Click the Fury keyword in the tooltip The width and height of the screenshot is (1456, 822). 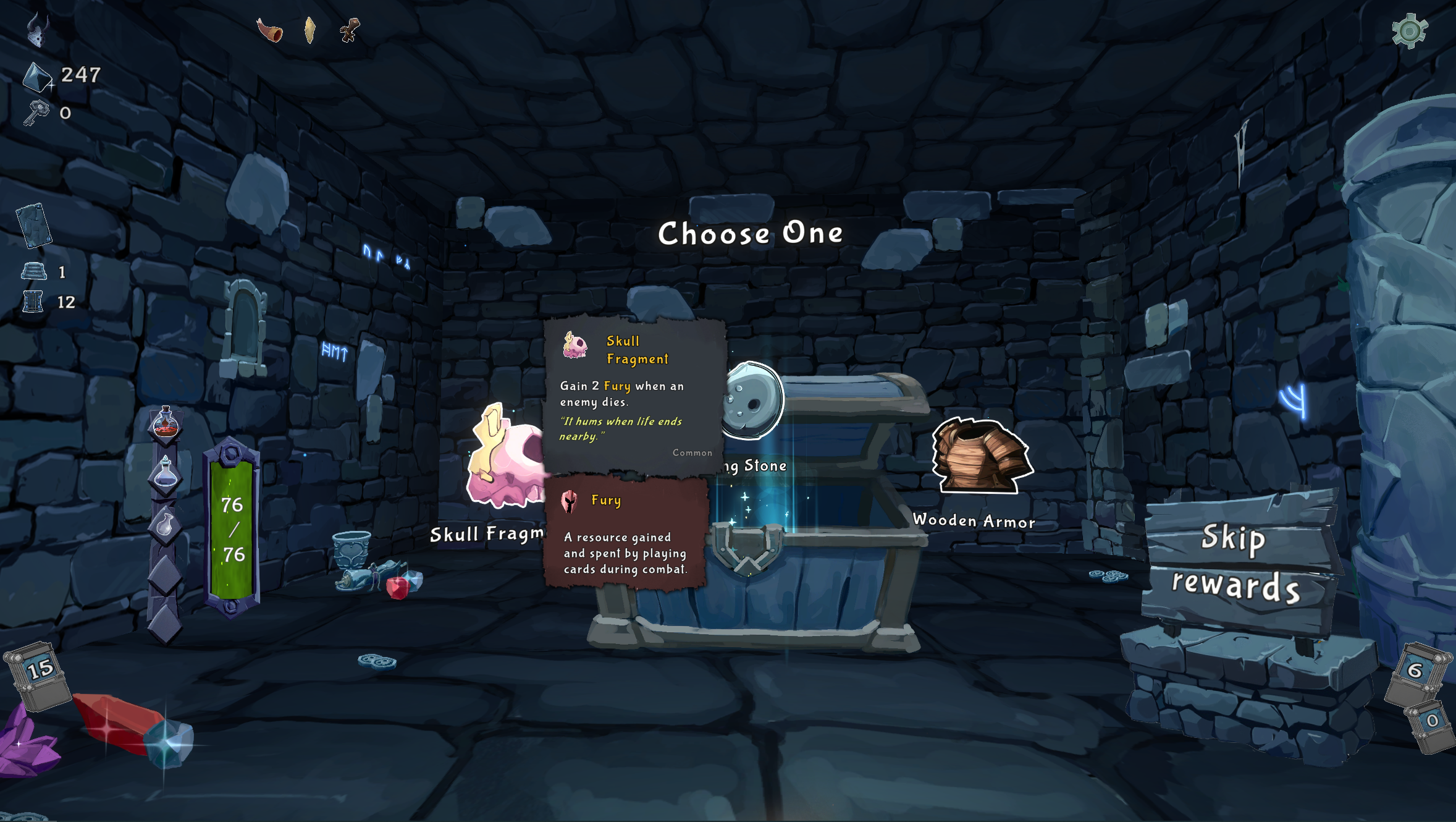[x=617, y=386]
